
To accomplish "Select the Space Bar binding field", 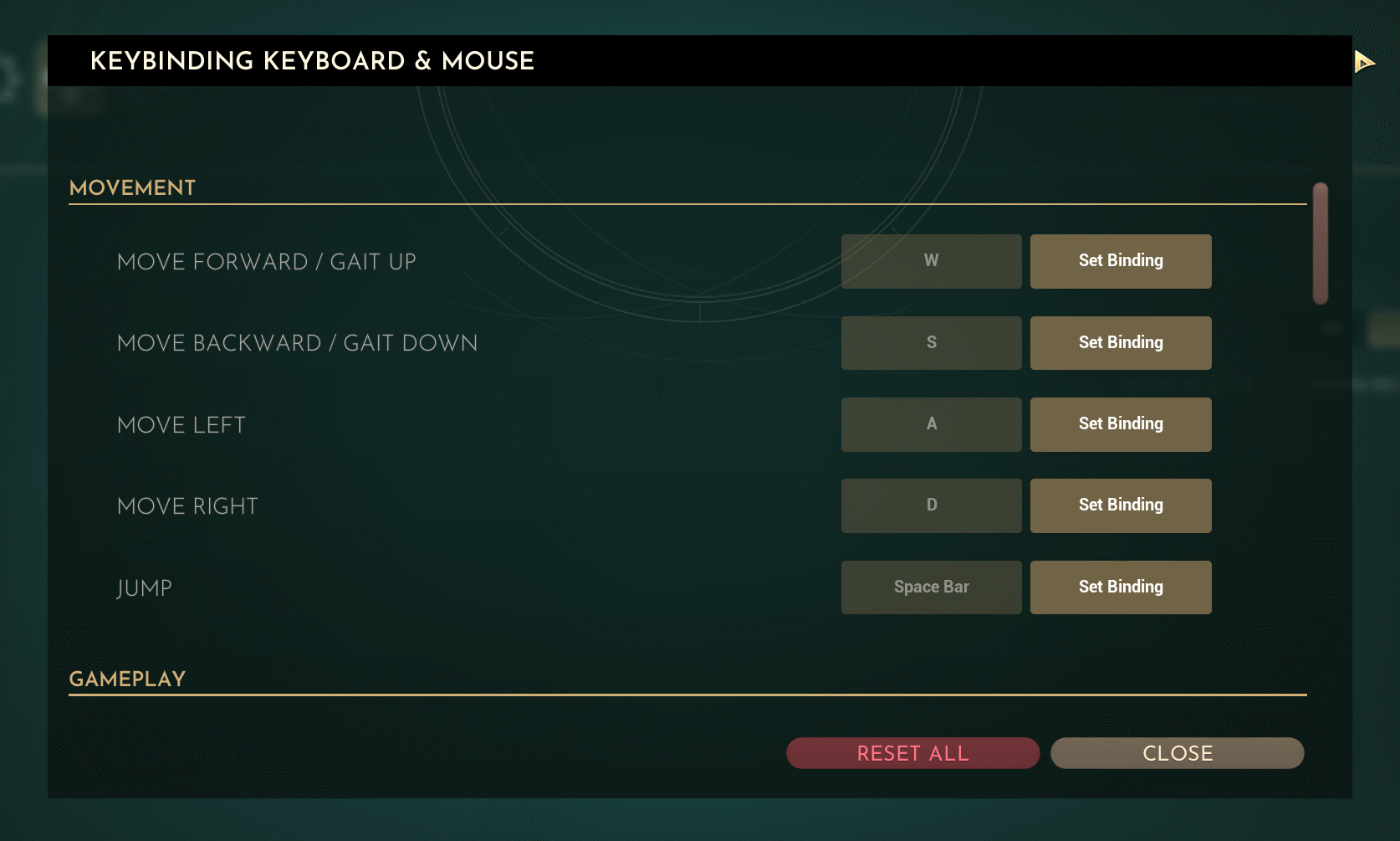I will [931, 587].
